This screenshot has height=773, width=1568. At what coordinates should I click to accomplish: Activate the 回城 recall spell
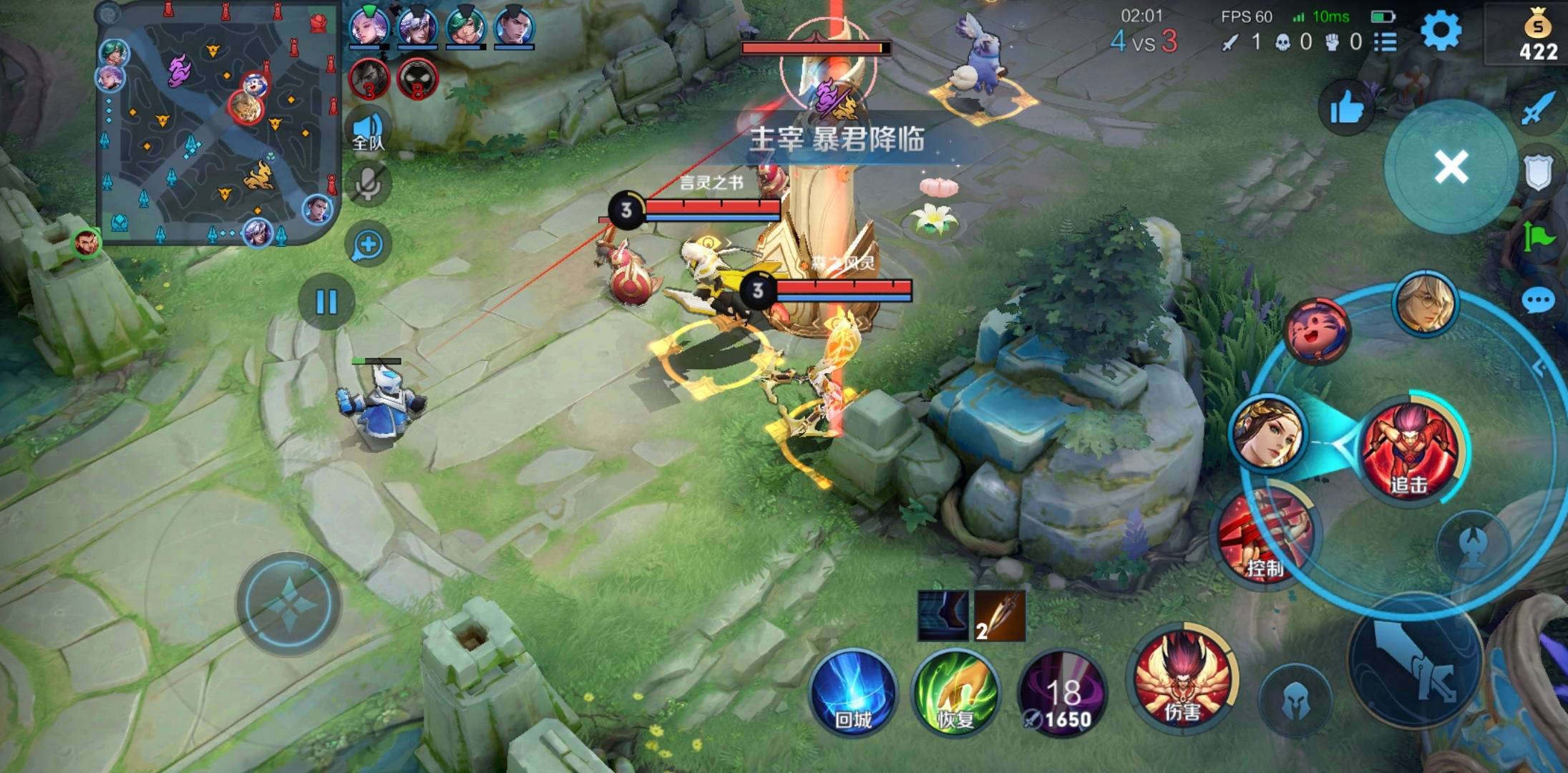coord(853,692)
